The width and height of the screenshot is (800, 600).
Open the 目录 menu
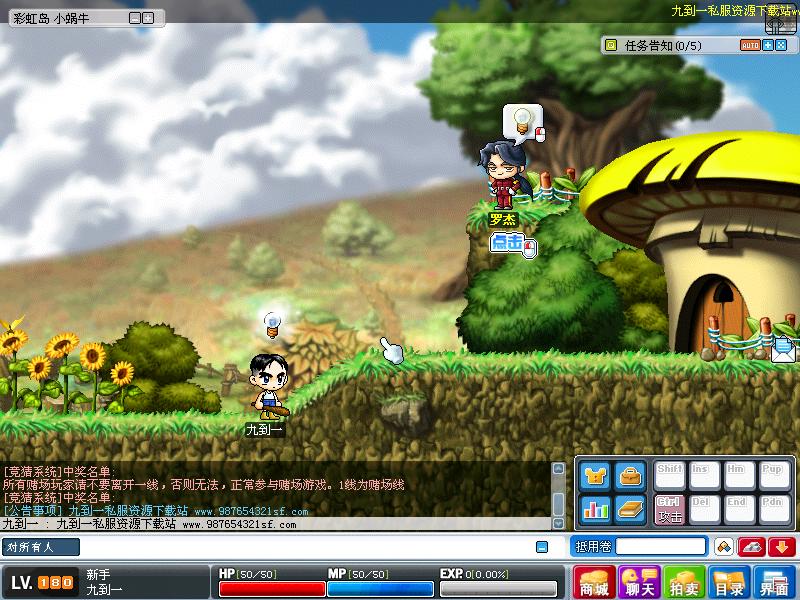[x=729, y=582]
